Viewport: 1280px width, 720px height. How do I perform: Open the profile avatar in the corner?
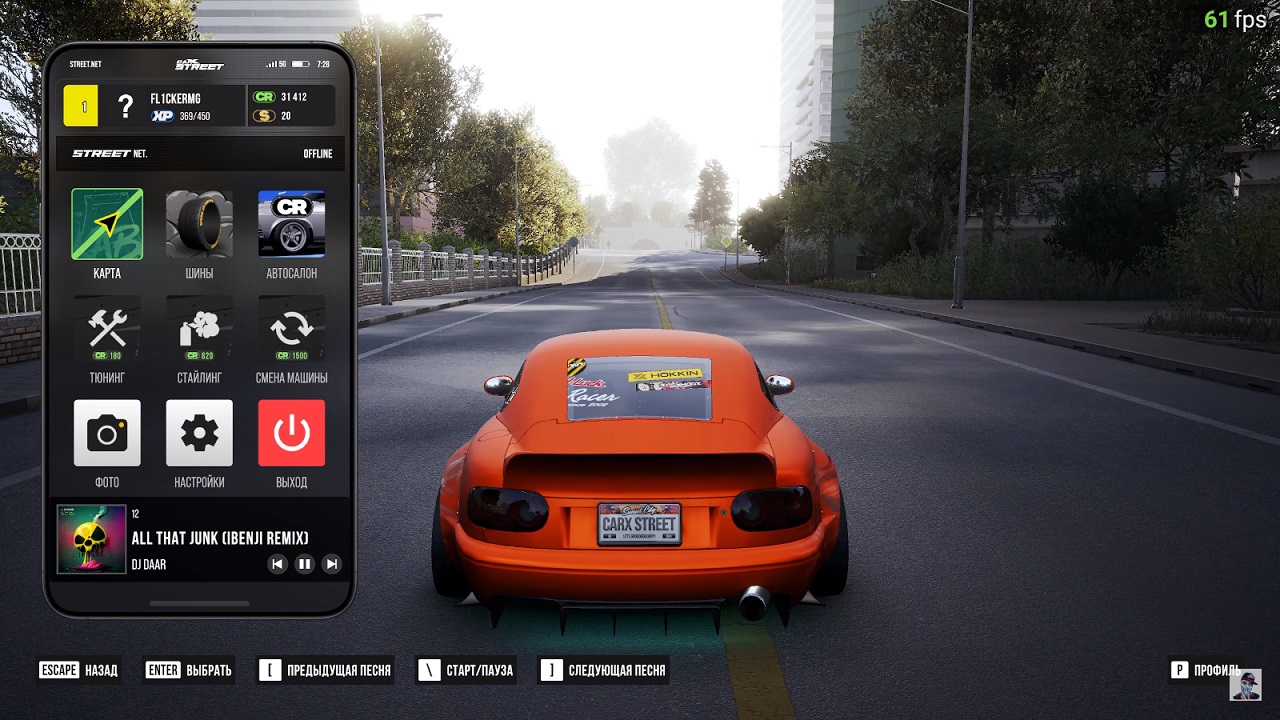click(1245, 685)
